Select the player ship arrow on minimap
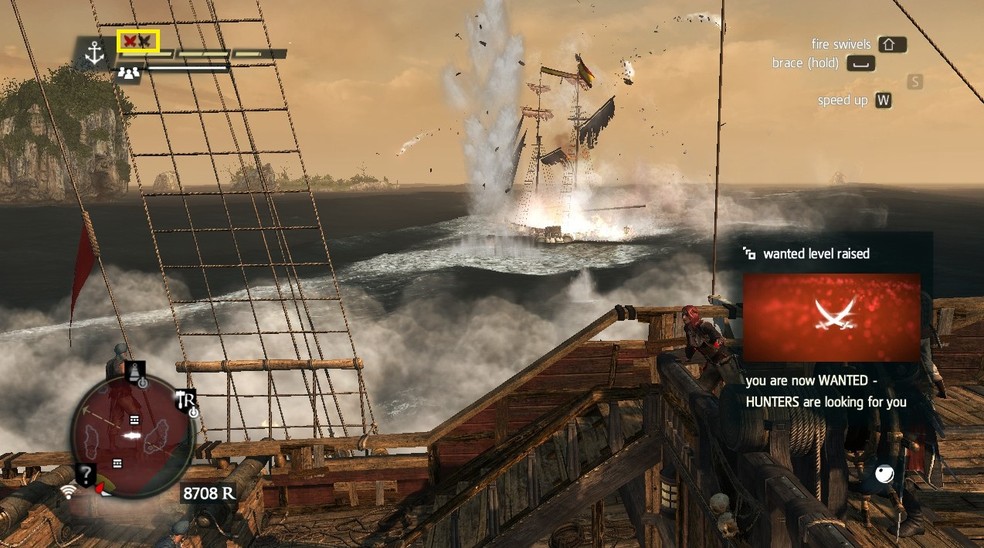This screenshot has width=984, height=548. pos(130,437)
